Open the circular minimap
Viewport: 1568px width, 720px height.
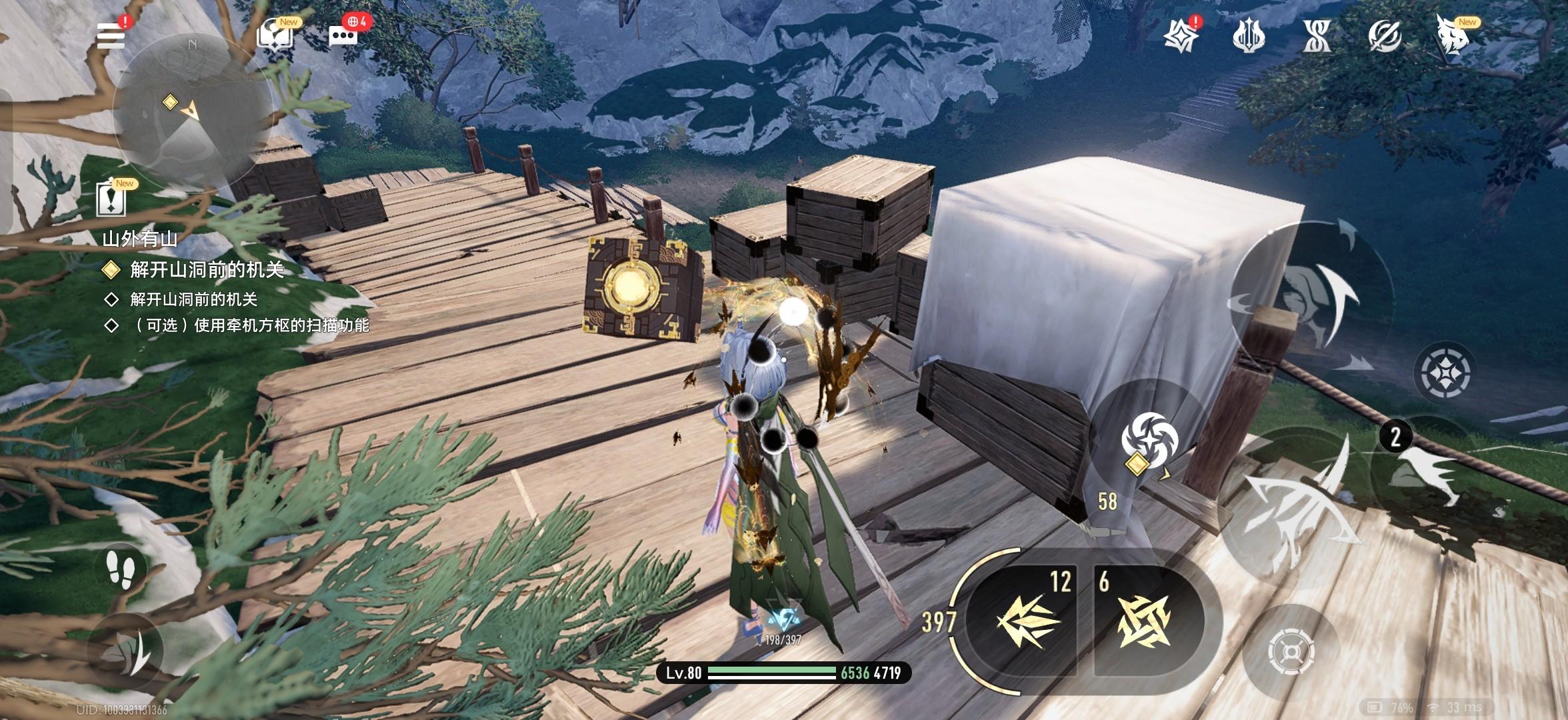(x=191, y=111)
